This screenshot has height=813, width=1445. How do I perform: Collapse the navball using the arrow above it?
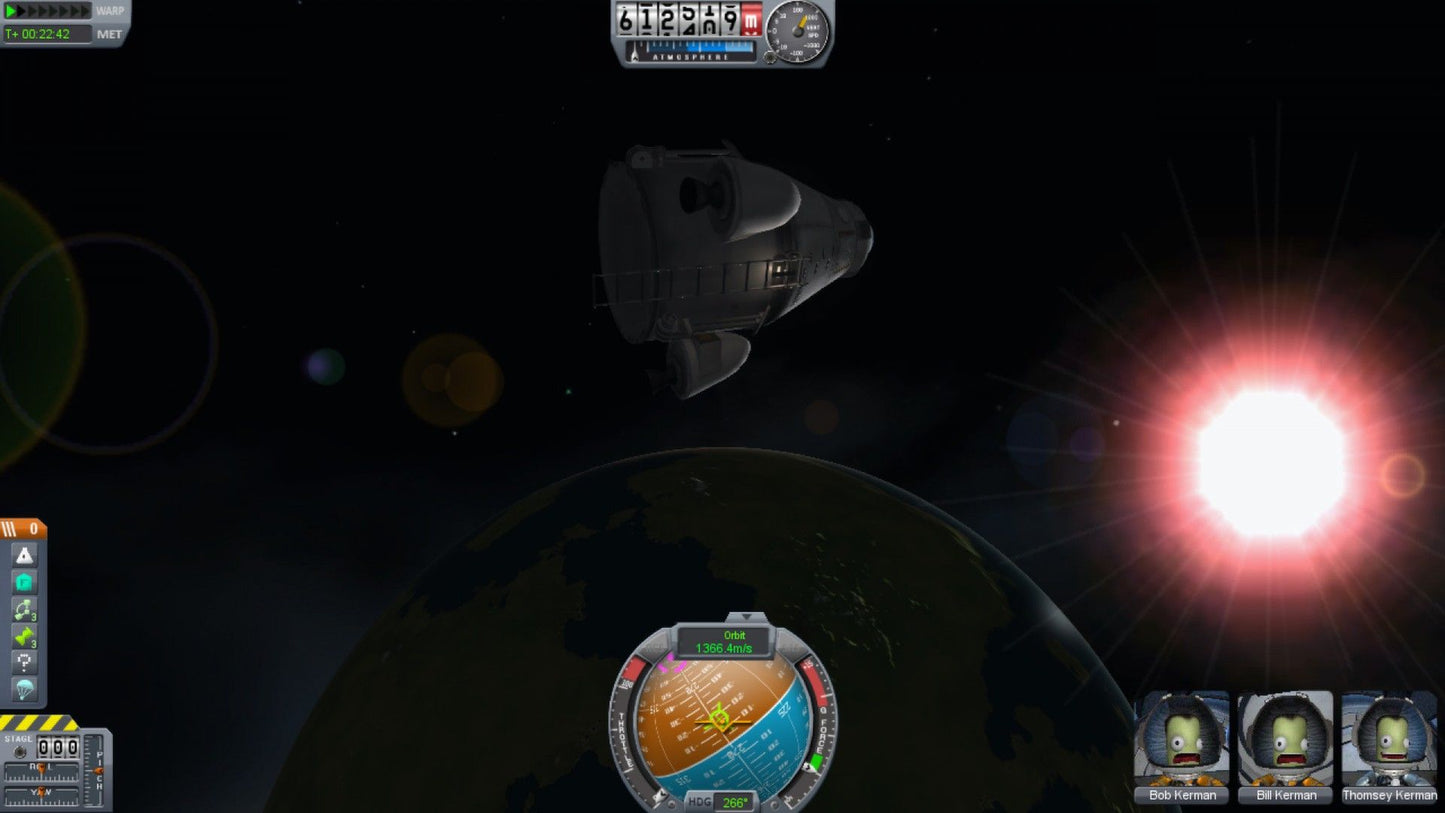click(x=745, y=617)
